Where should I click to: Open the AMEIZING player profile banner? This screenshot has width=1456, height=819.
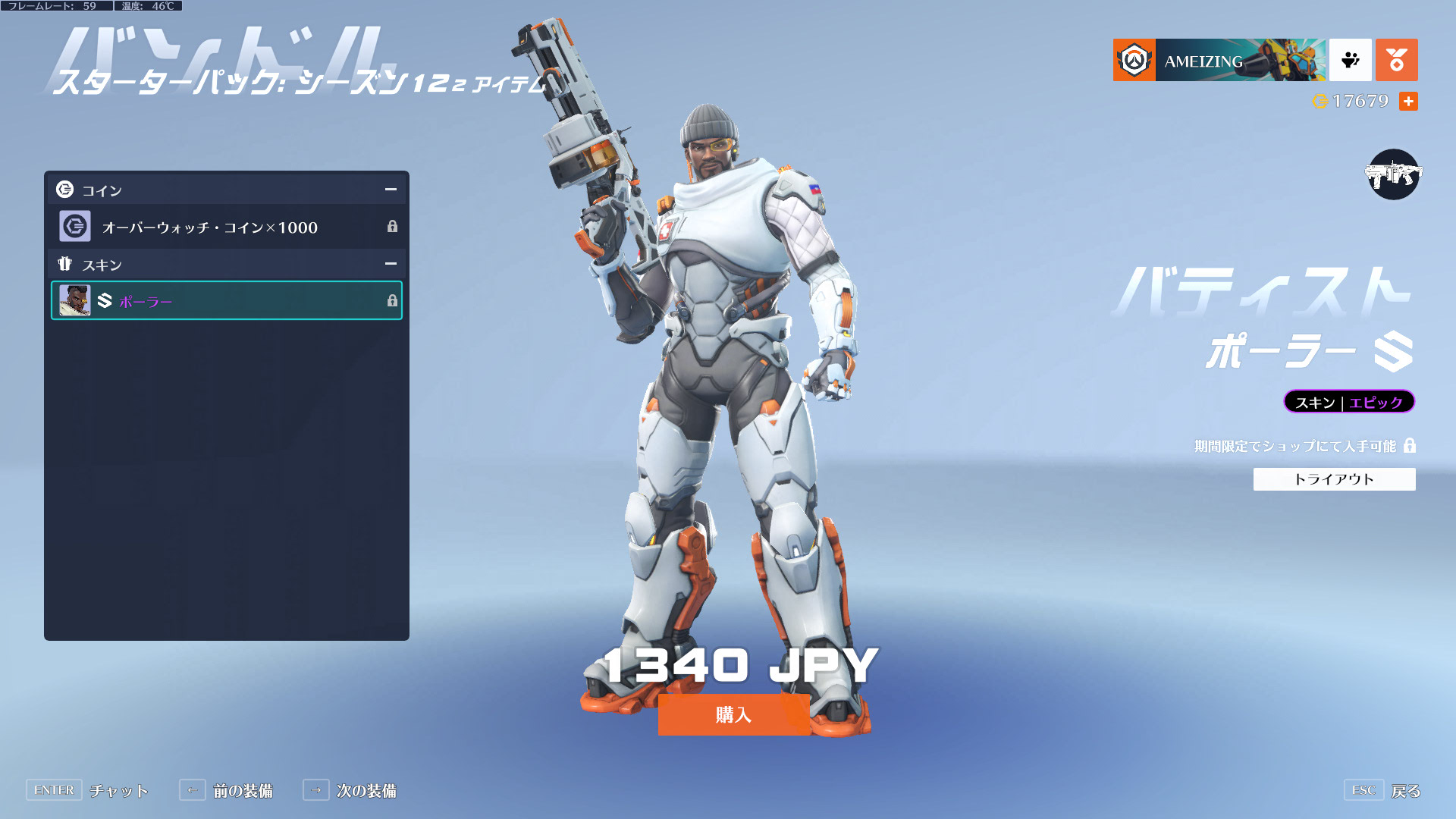click(x=1219, y=60)
